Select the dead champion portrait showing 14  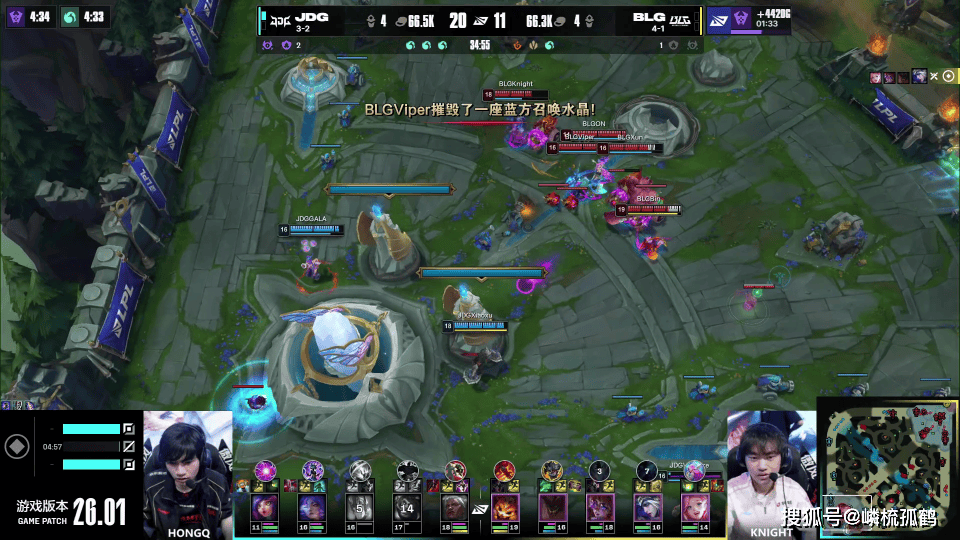[407, 505]
